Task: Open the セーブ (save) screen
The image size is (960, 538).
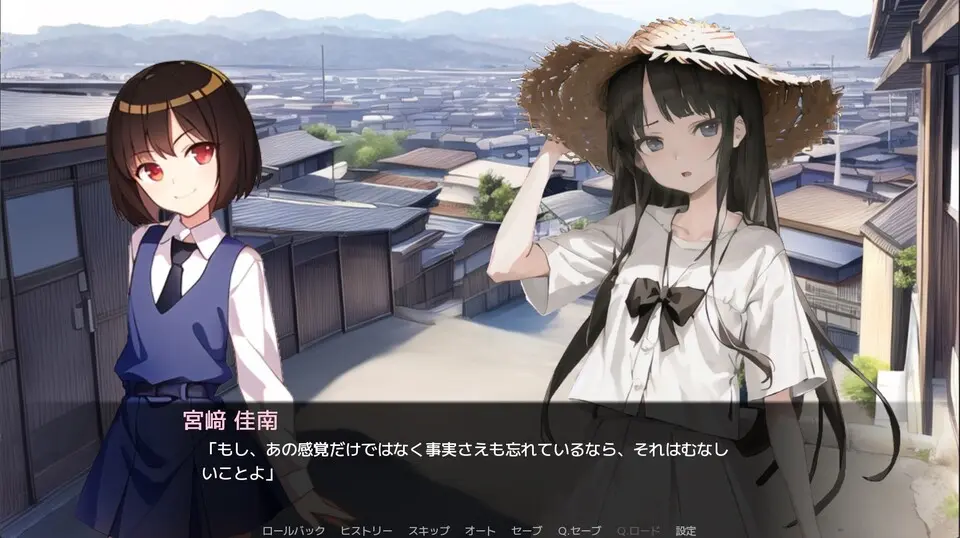Action: (x=526, y=530)
